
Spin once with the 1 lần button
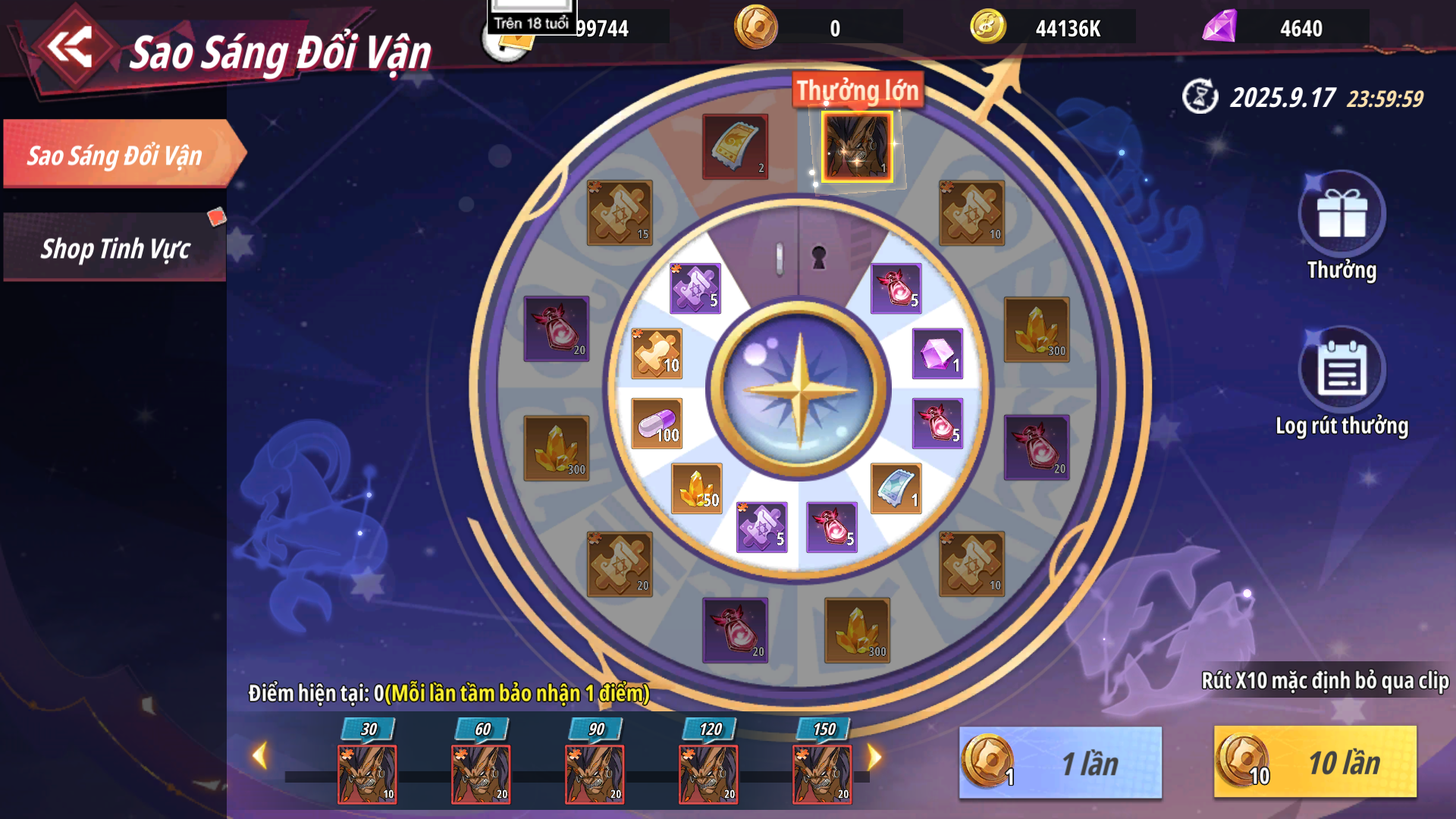[1060, 762]
